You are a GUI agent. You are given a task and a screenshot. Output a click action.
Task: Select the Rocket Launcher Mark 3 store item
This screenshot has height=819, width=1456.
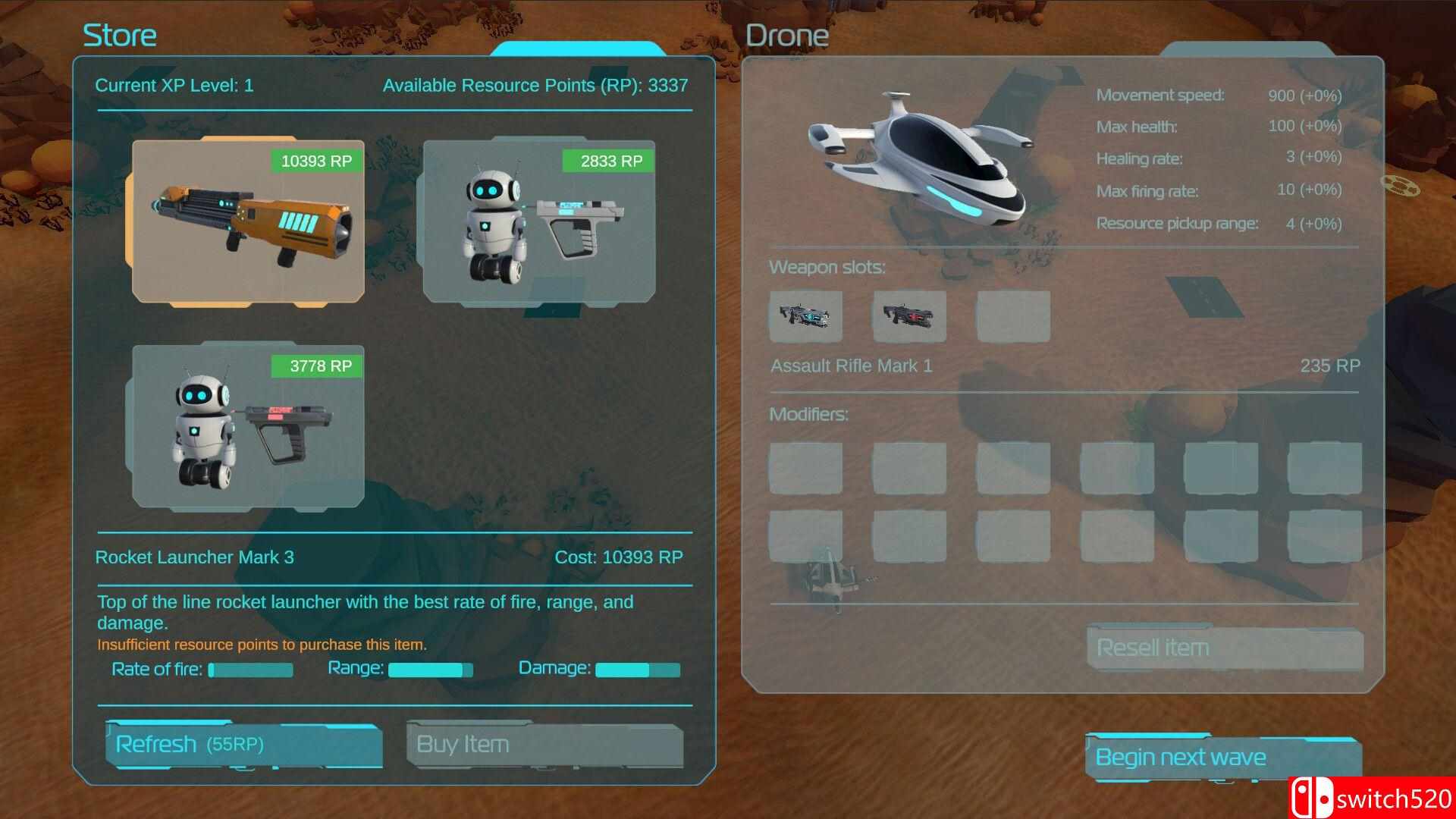(x=248, y=222)
